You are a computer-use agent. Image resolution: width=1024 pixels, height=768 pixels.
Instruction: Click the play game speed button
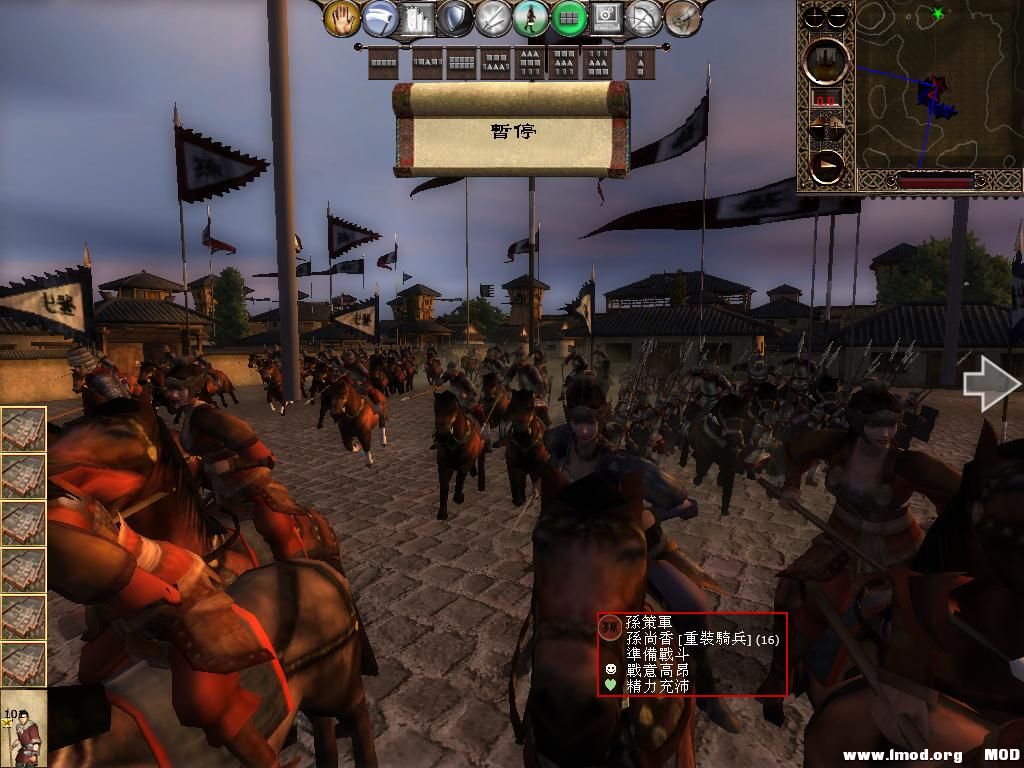pyautogui.click(x=827, y=166)
